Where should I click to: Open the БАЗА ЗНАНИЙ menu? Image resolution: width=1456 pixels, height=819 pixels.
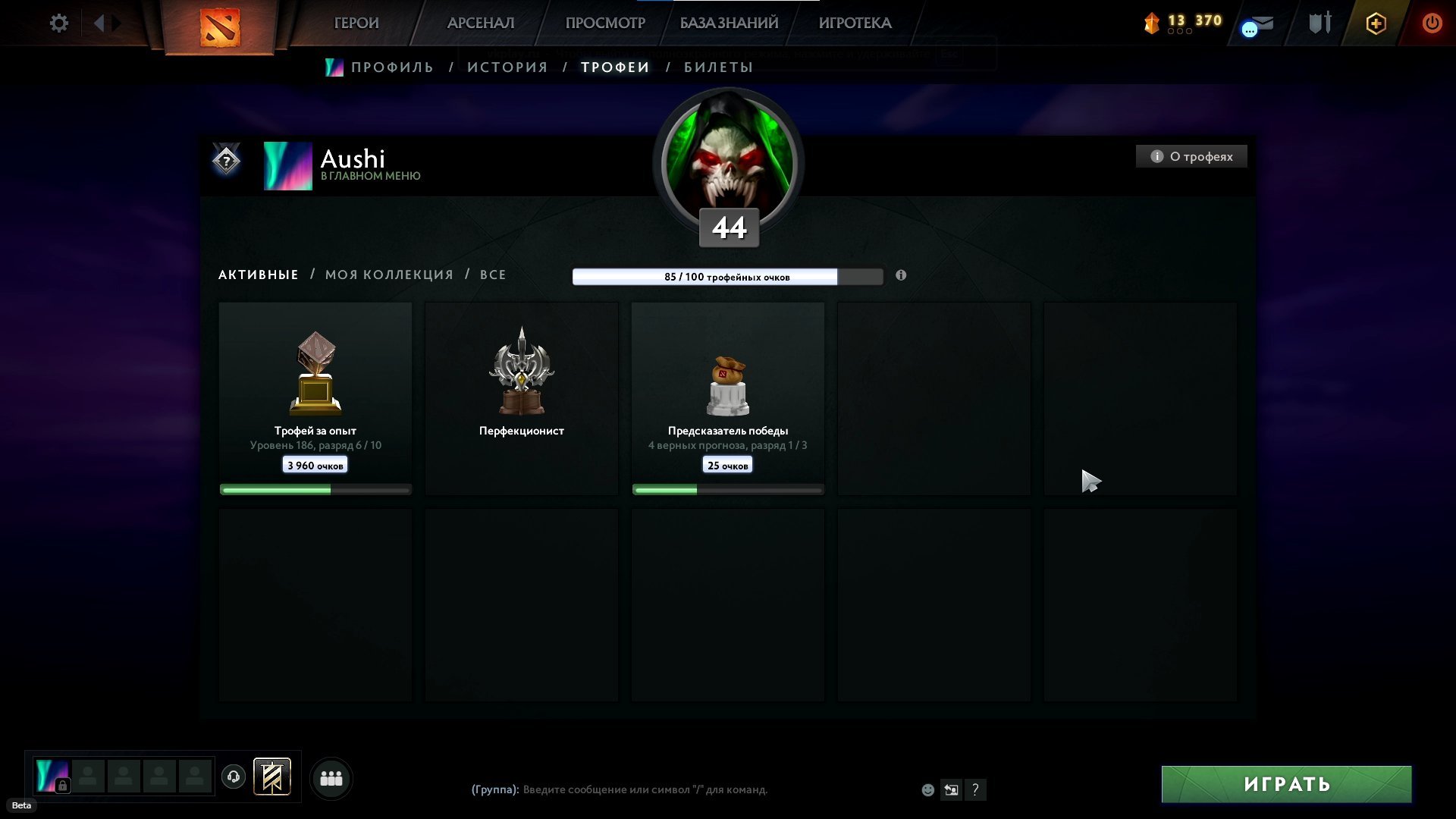click(x=729, y=24)
